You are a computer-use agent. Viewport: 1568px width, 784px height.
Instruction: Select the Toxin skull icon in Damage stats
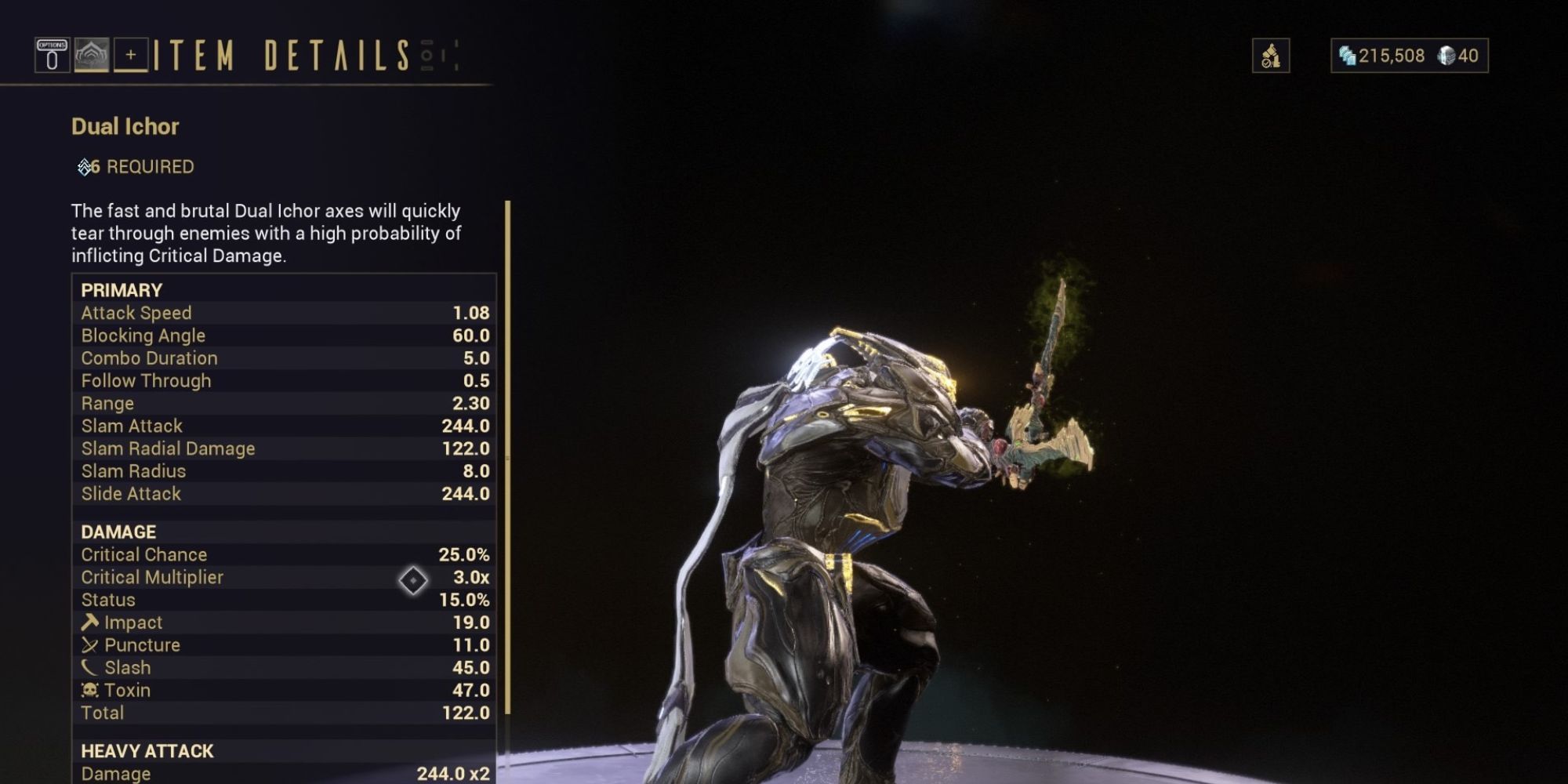click(x=91, y=690)
